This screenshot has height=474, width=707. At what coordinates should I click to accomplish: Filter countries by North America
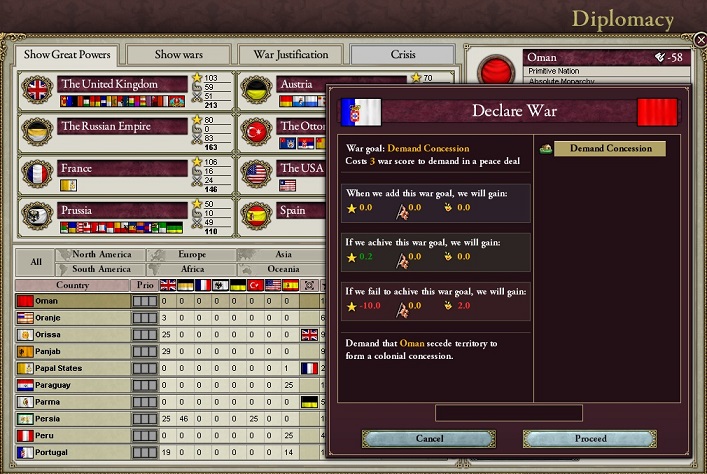pos(101,255)
